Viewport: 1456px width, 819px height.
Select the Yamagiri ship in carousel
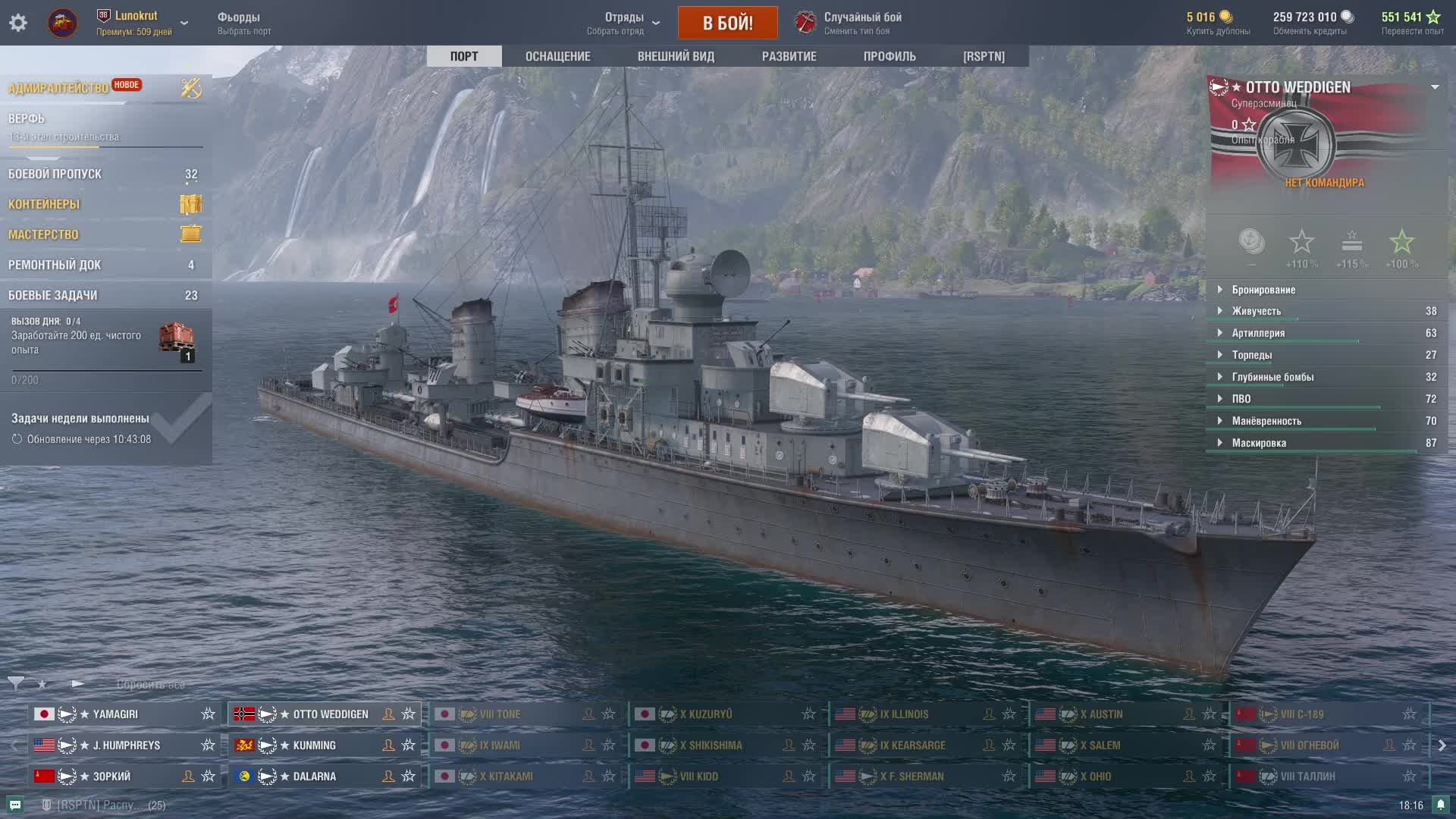click(115, 714)
